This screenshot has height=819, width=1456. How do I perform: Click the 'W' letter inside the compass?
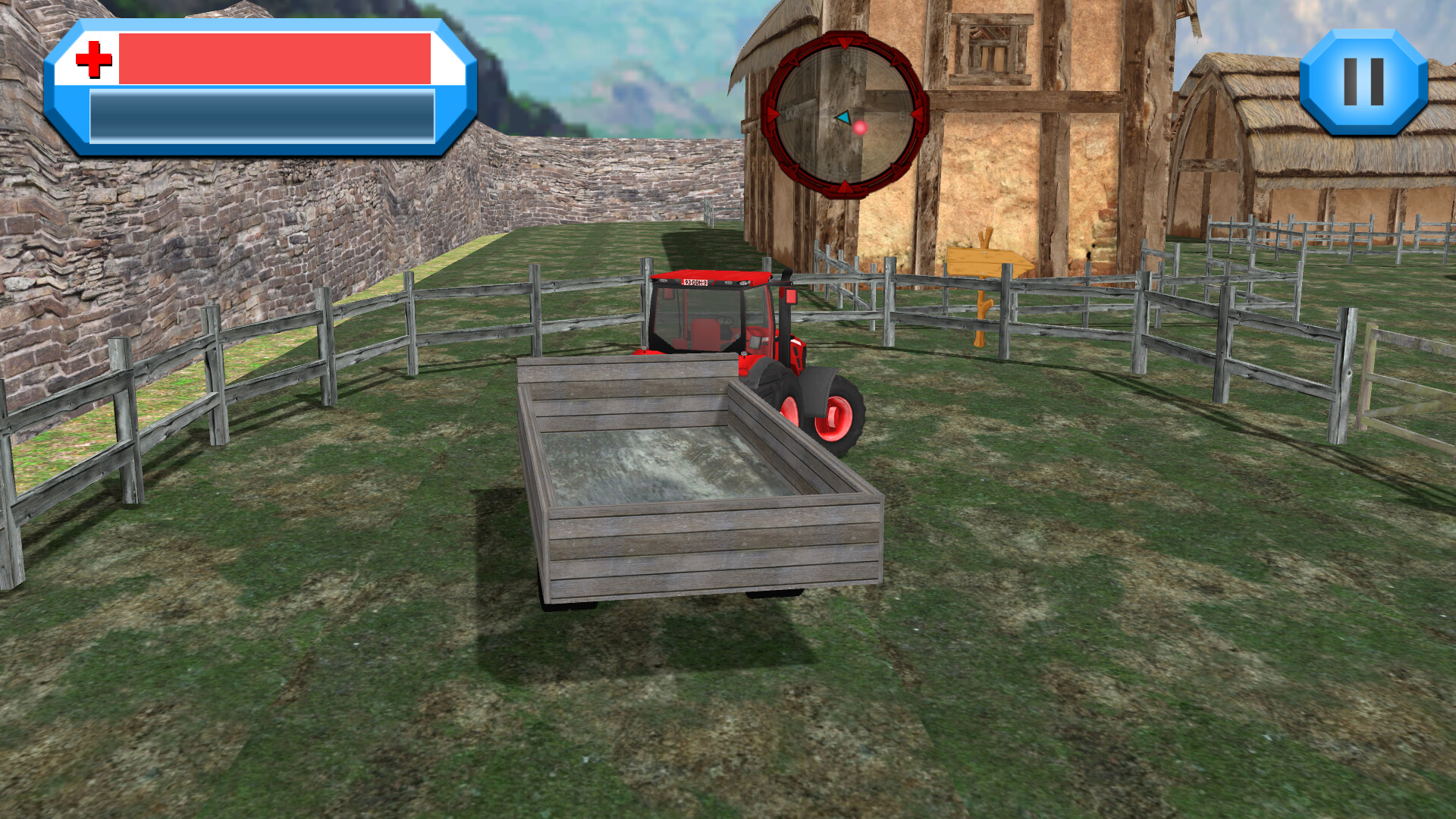click(792, 114)
